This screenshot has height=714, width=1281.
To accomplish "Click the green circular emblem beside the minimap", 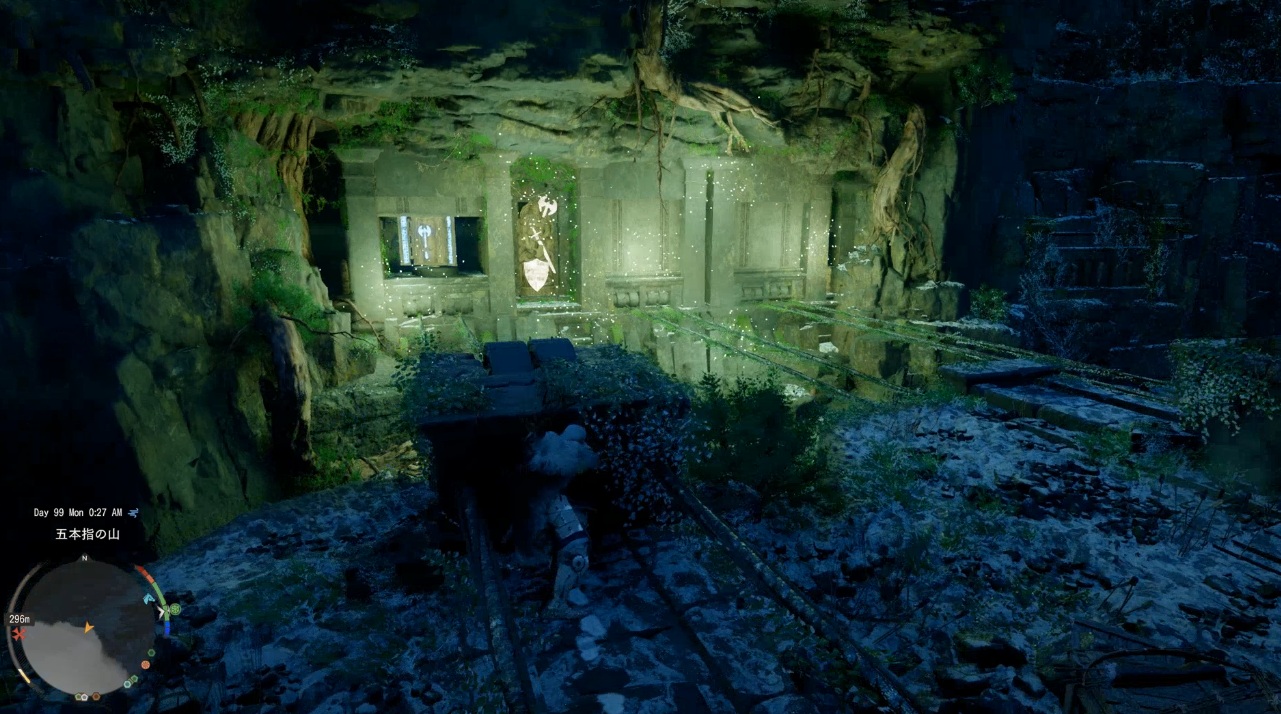I will 174,609.
